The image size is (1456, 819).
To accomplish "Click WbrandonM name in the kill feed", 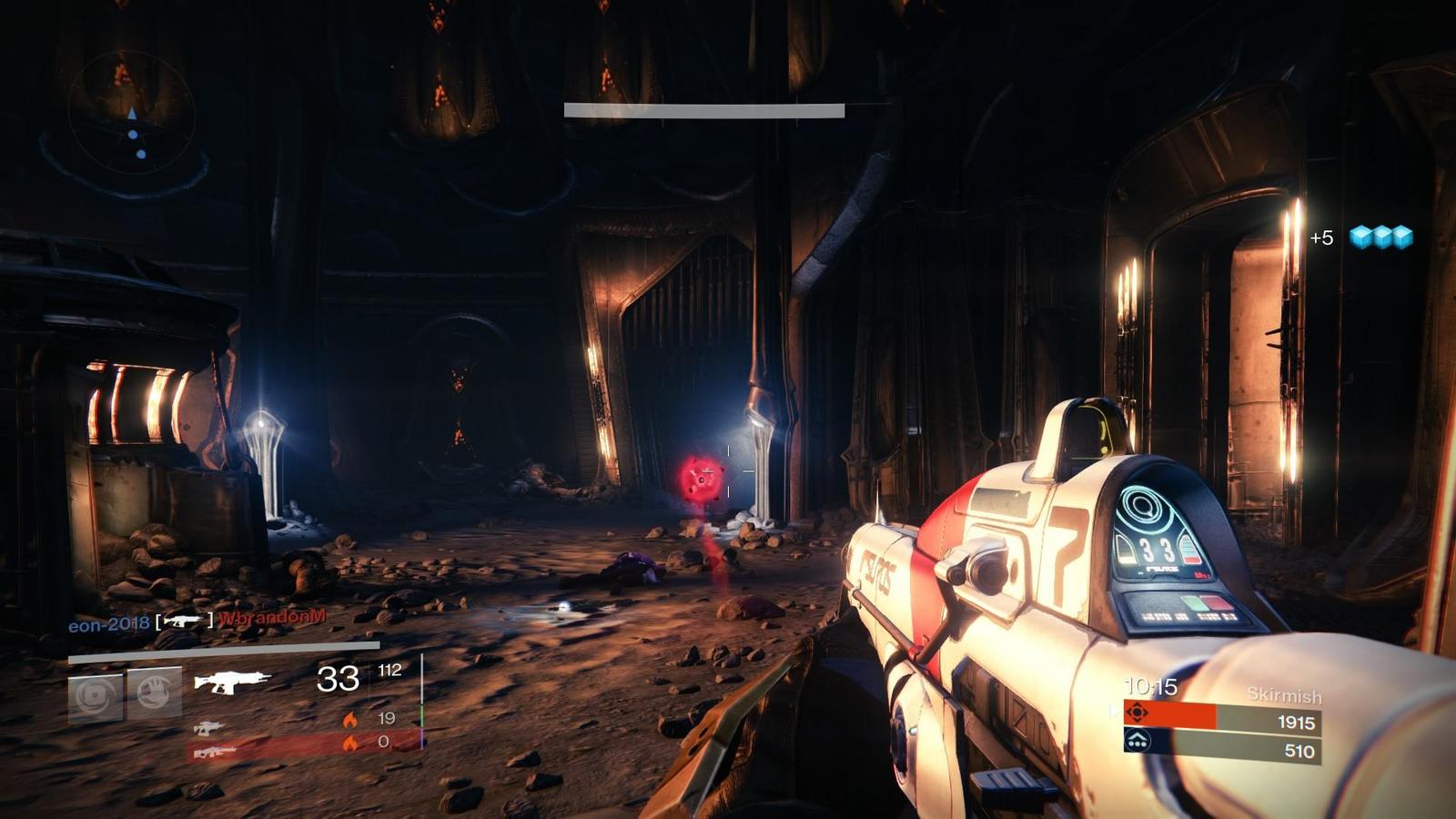I will 272,618.
